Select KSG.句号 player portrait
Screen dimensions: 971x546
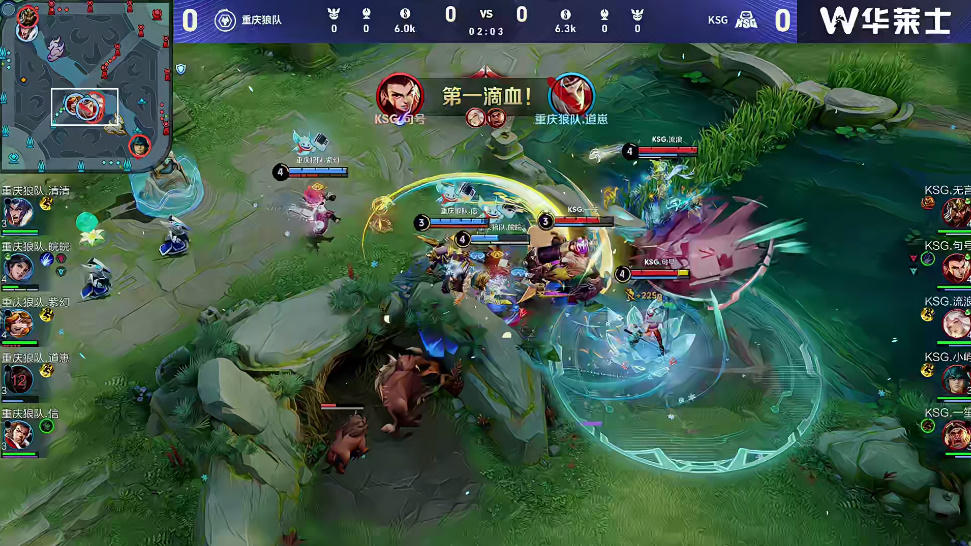(x=955, y=267)
